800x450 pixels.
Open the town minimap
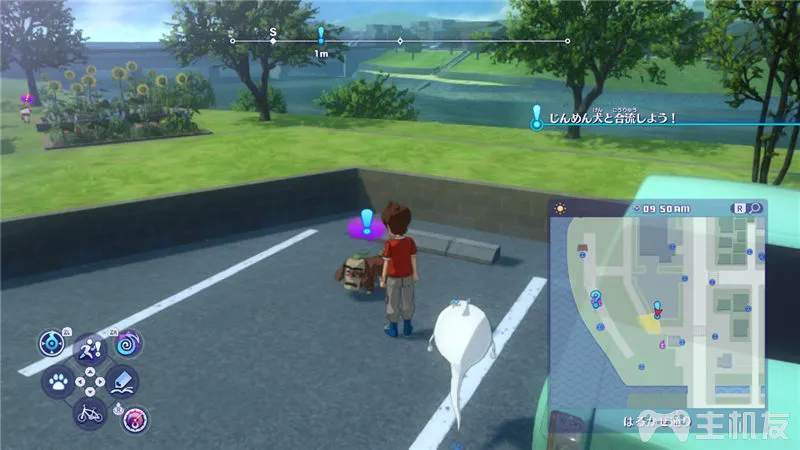(654, 310)
